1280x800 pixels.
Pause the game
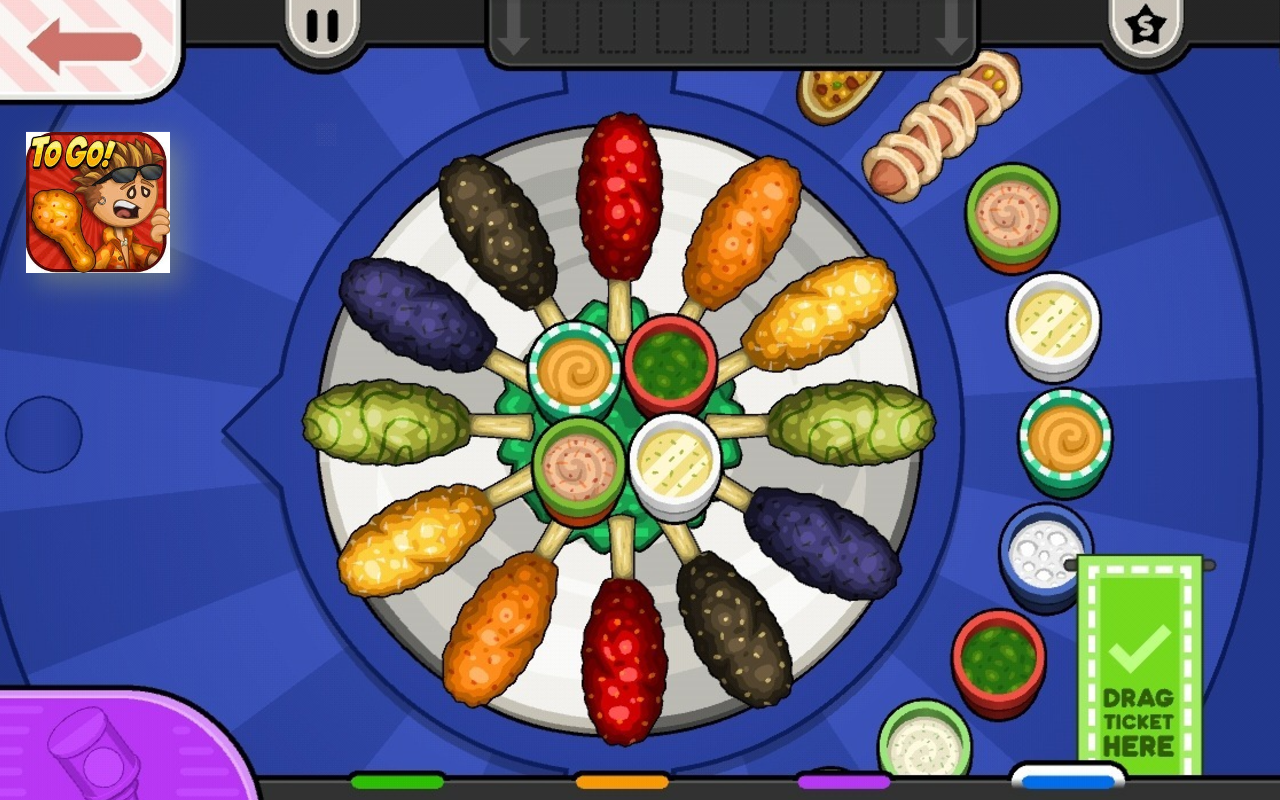pos(322,26)
